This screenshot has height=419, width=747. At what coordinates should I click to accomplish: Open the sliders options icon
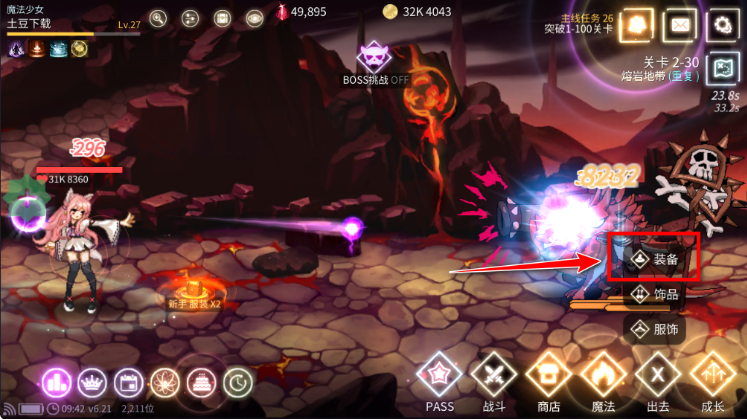pyautogui.click(x=190, y=18)
